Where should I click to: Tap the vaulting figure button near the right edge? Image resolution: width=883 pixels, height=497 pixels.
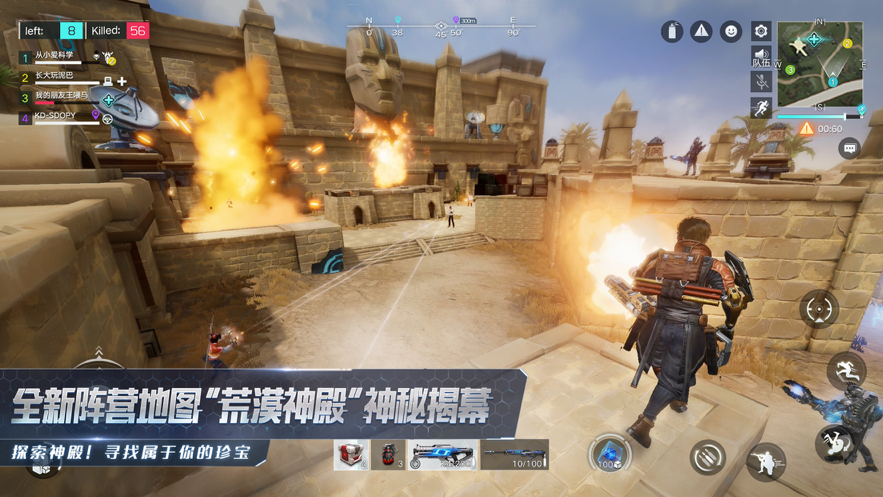(846, 369)
